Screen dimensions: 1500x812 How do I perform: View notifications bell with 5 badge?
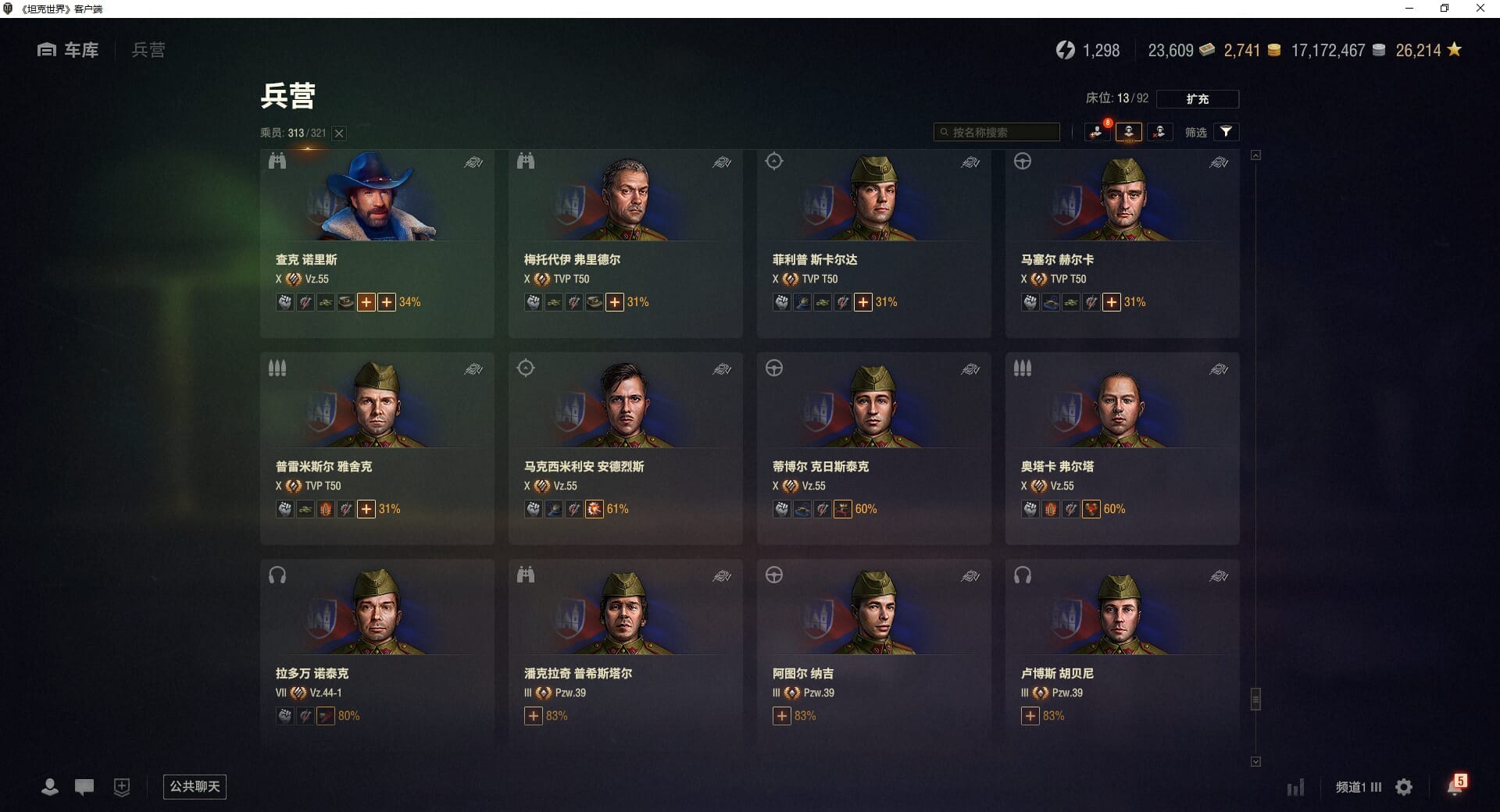tap(1455, 786)
